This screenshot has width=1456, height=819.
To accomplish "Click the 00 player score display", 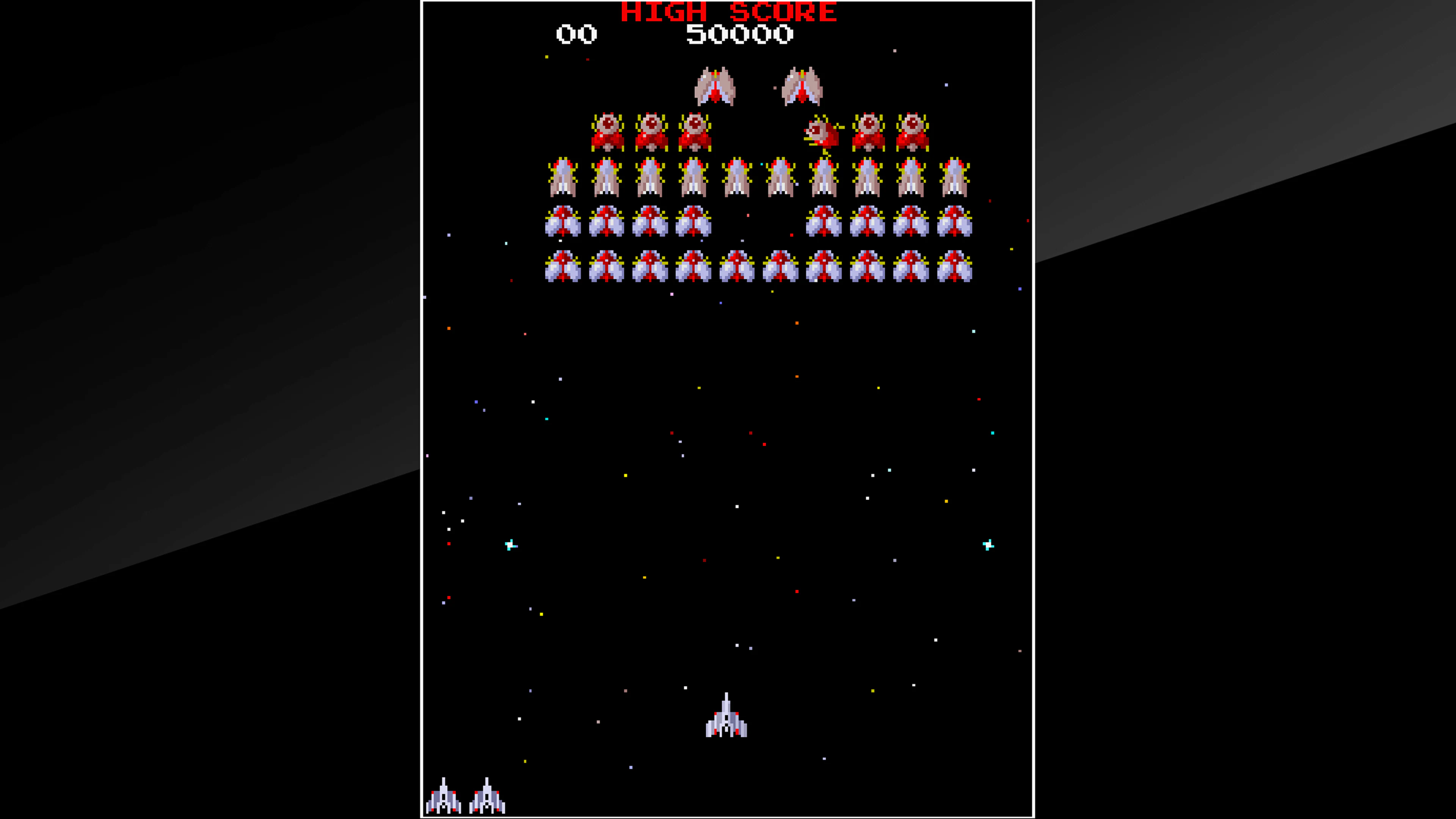I will pyautogui.click(x=576, y=35).
